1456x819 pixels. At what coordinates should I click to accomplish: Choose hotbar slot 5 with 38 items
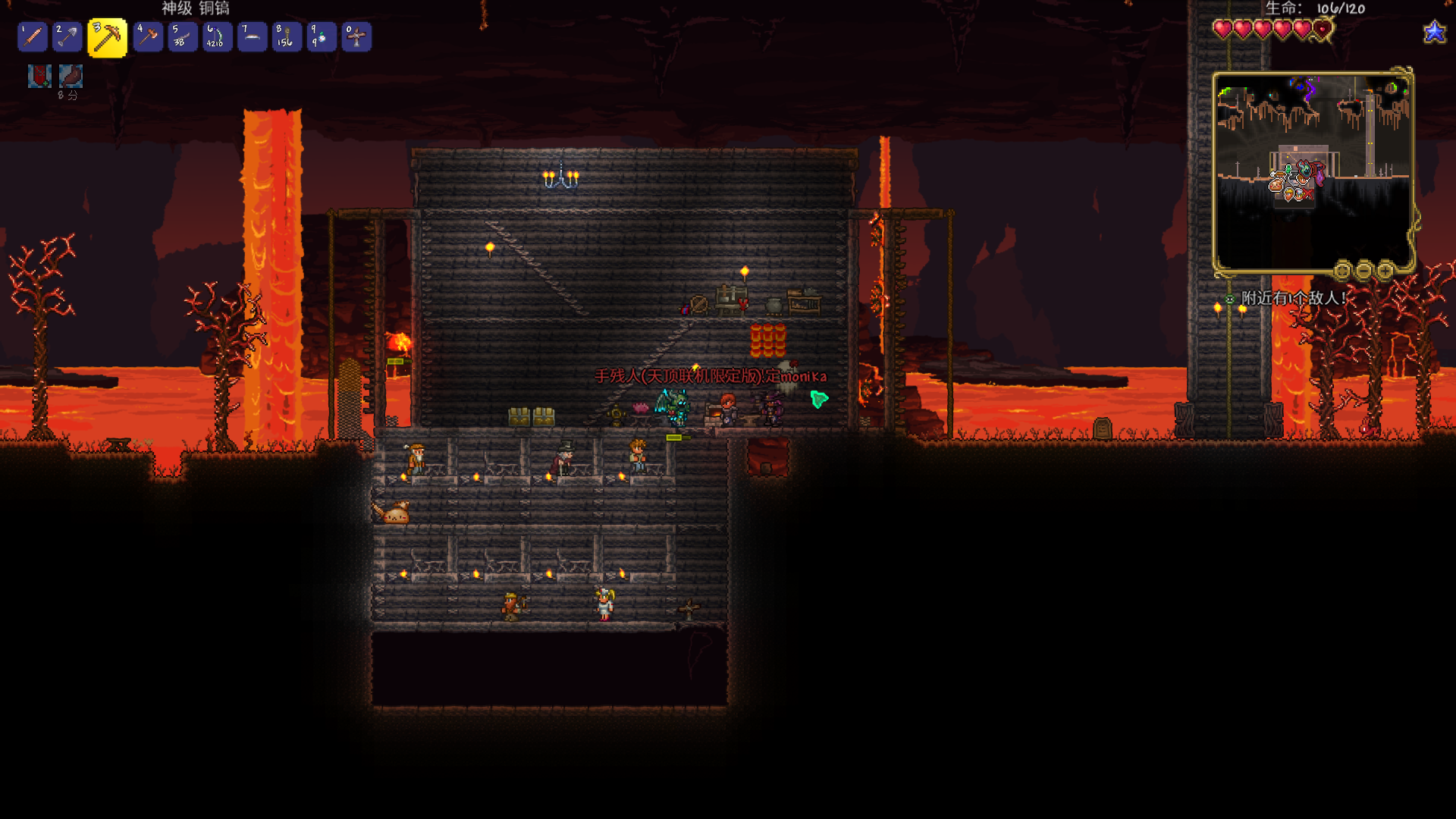[x=183, y=36]
